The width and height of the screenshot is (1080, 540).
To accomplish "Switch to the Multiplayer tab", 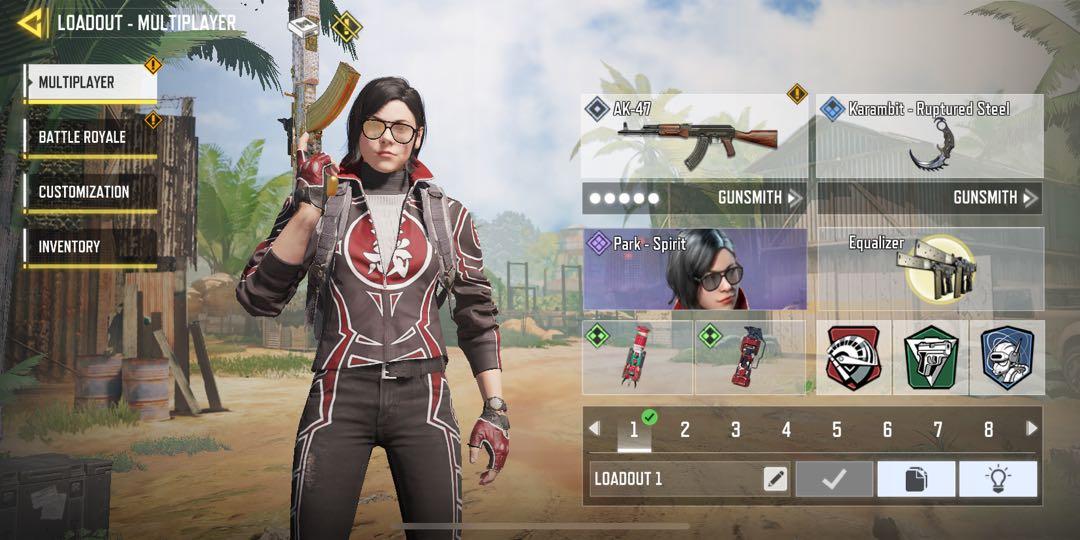I will click(x=90, y=83).
